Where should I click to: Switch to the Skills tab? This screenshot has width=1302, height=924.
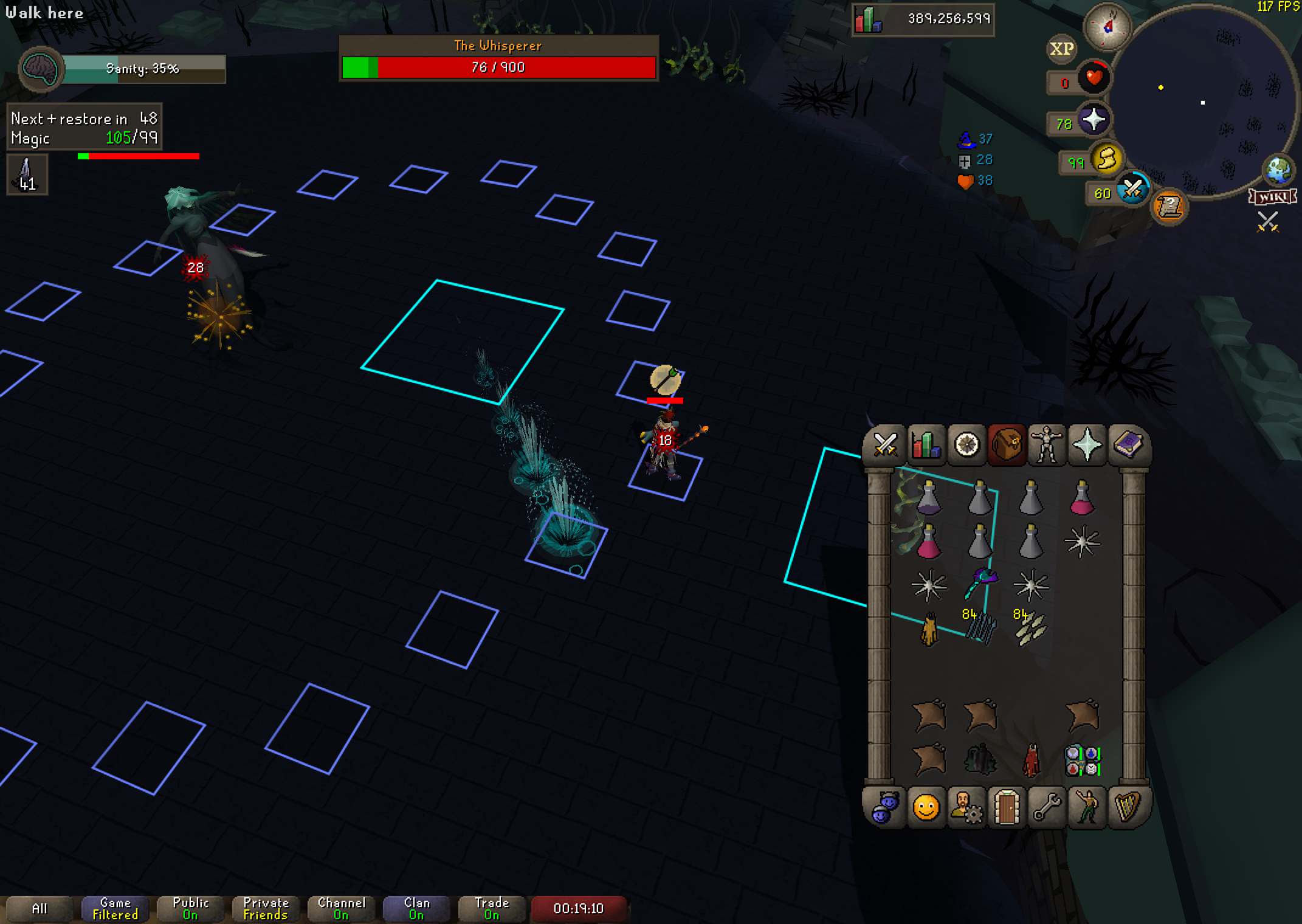pyautogui.click(x=925, y=444)
